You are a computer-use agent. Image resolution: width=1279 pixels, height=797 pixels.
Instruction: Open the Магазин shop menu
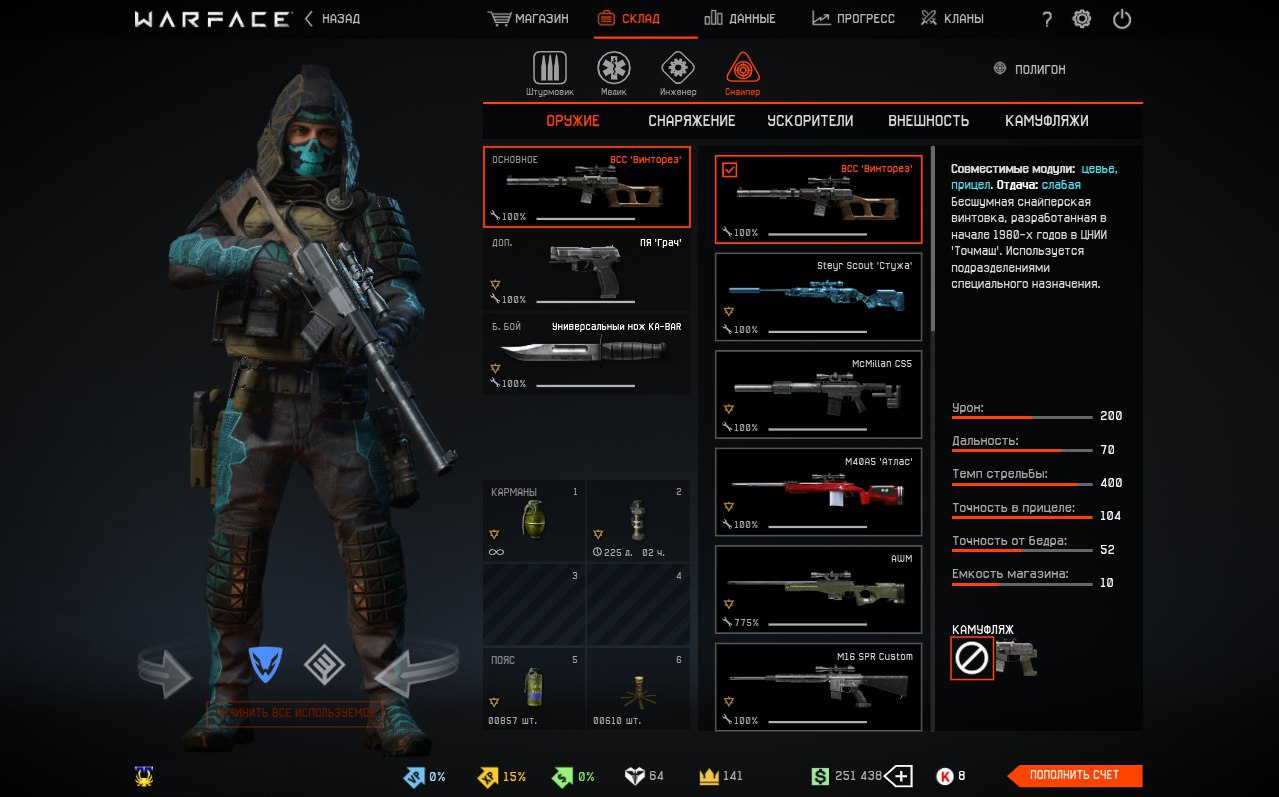click(x=528, y=19)
